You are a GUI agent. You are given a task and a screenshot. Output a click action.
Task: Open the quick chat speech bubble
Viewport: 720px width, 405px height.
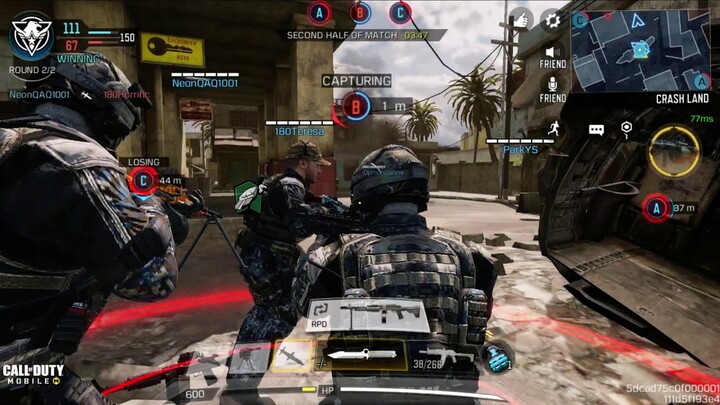coord(596,129)
